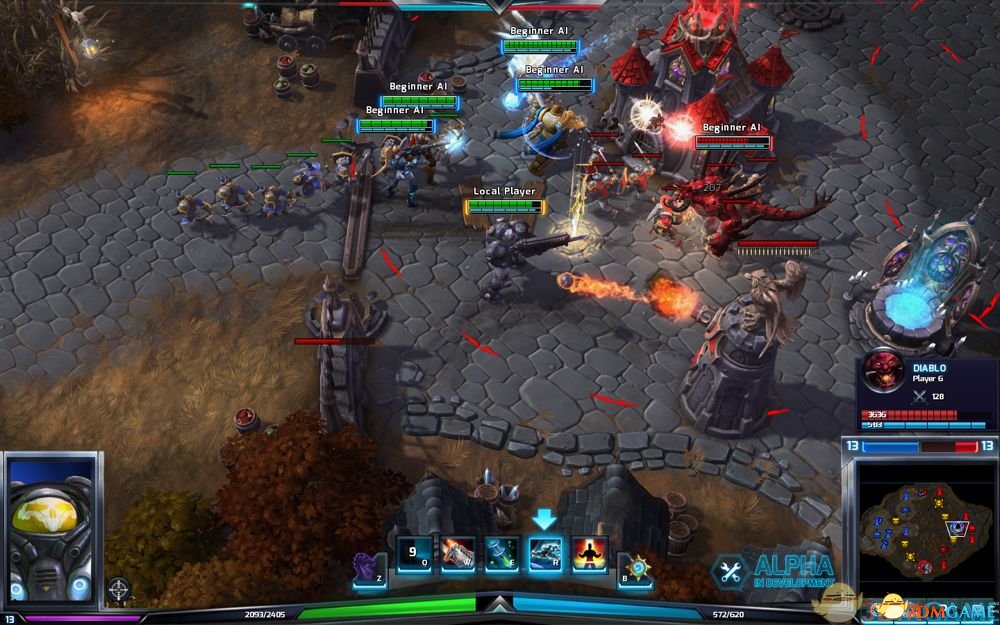Use the E grenade ability
Viewport: 1000px width, 625px height.
pos(502,554)
